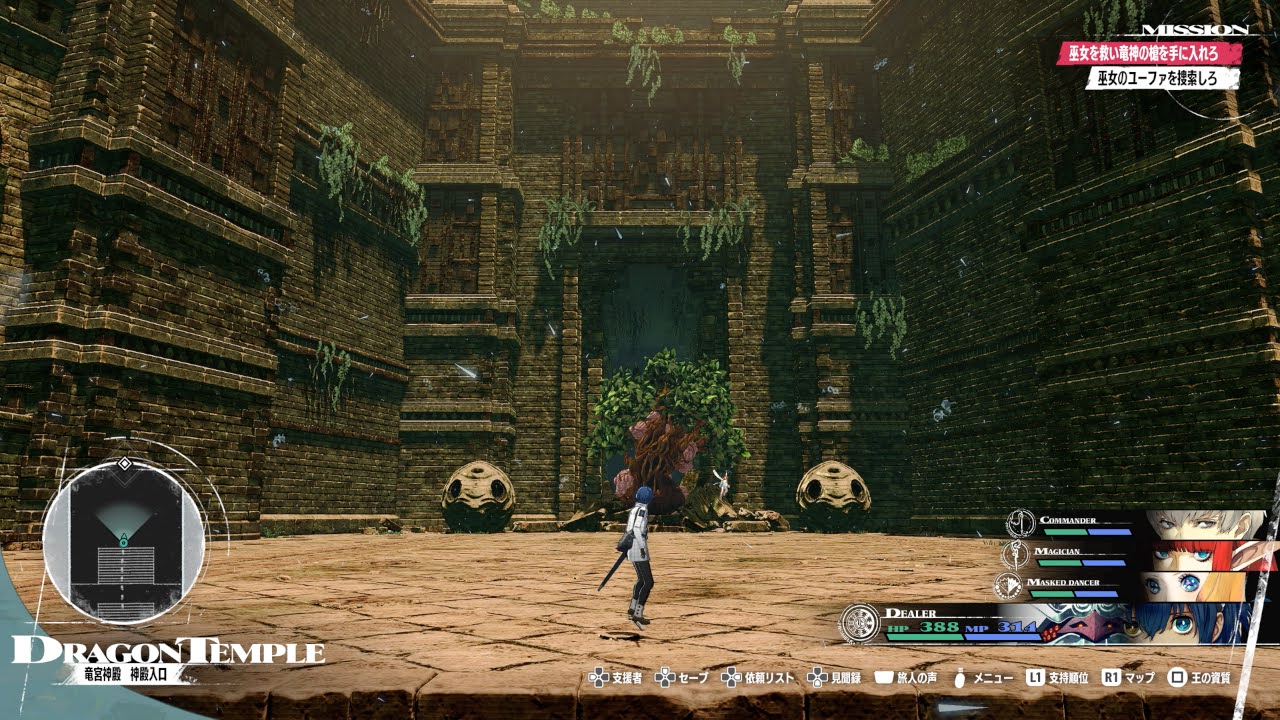Choose the Magician party member portrait
Screen dimensions: 1280x720
[x=1204, y=555]
